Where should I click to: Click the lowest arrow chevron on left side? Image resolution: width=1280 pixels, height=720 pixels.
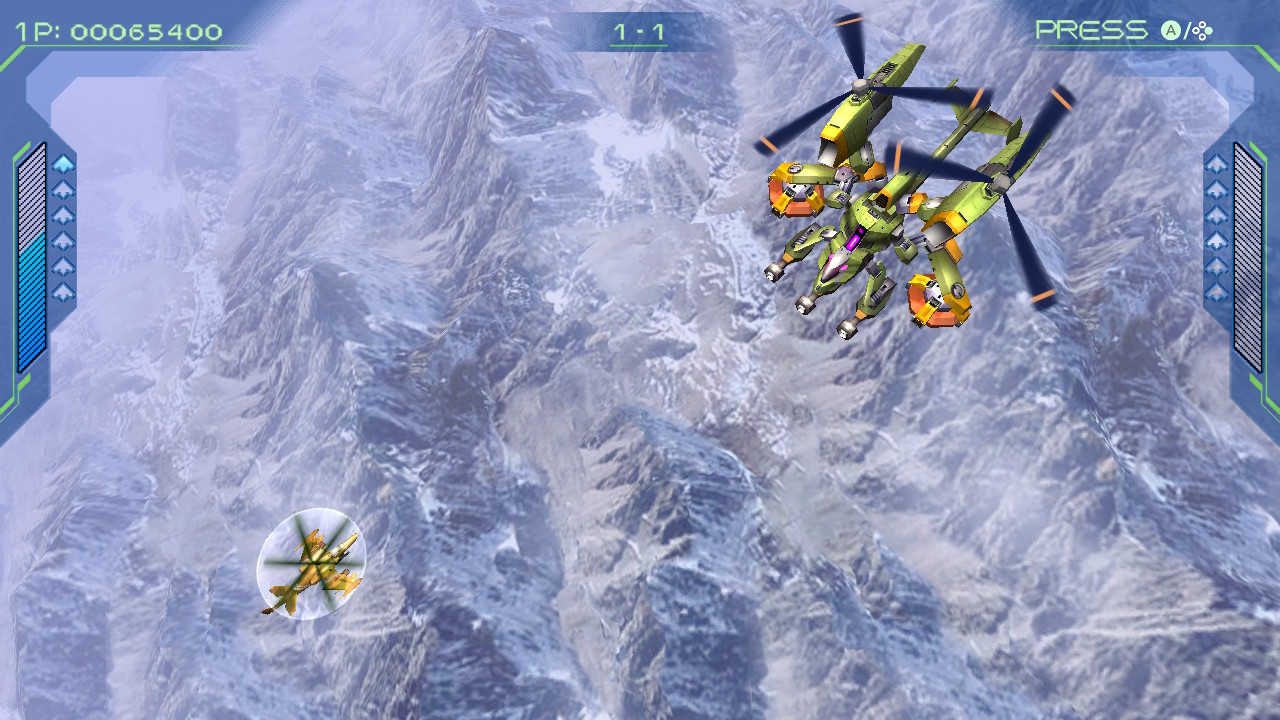click(x=62, y=289)
